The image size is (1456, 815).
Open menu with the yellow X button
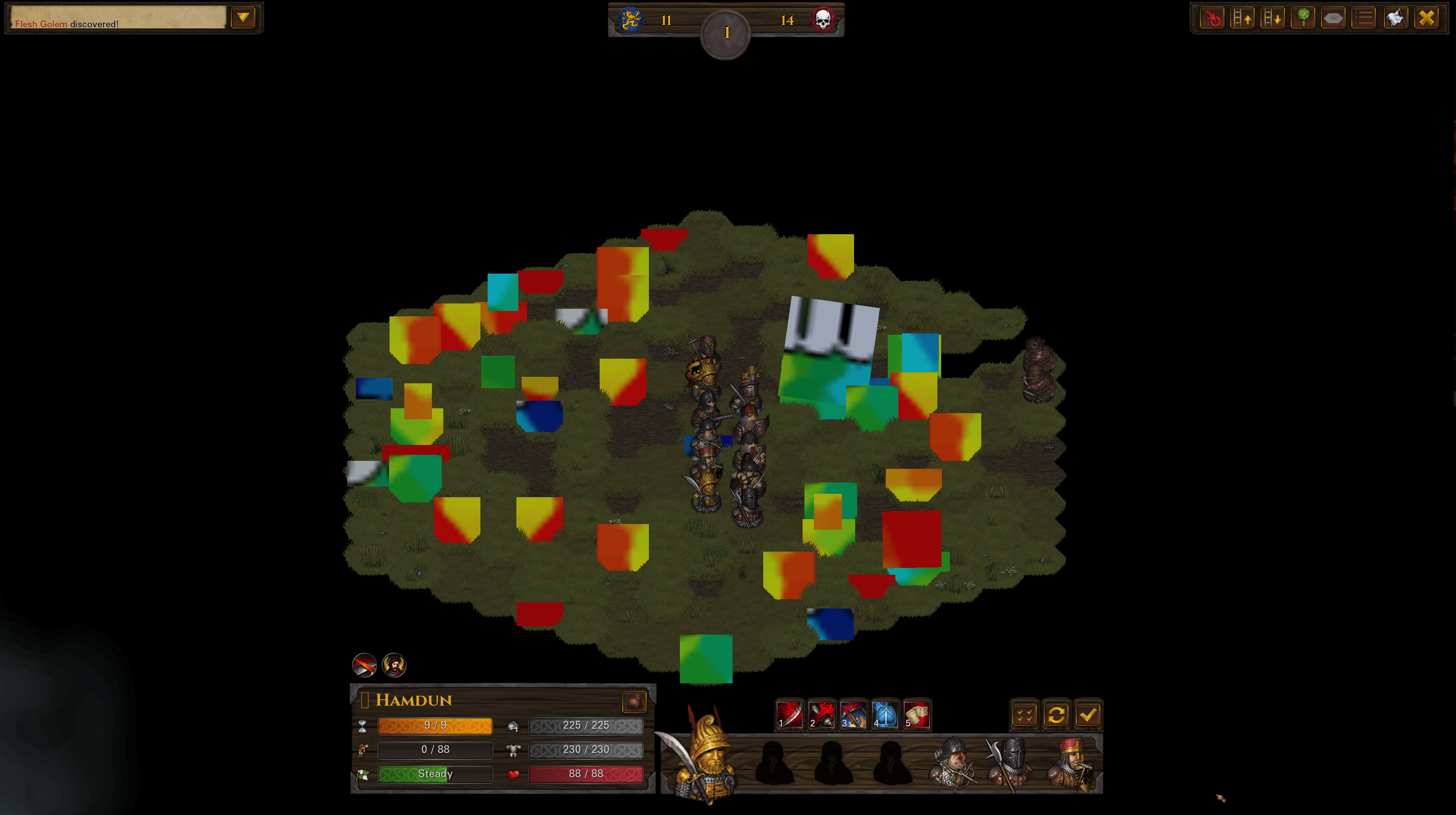(x=1426, y=18)
